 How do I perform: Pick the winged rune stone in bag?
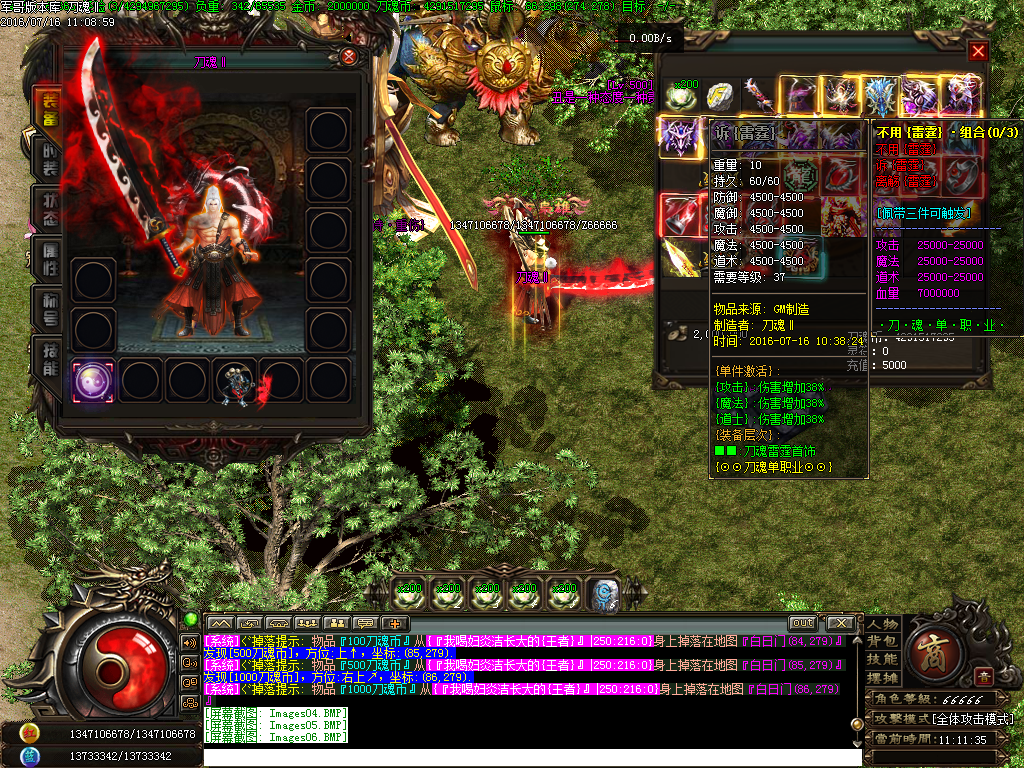coord(720,95)
